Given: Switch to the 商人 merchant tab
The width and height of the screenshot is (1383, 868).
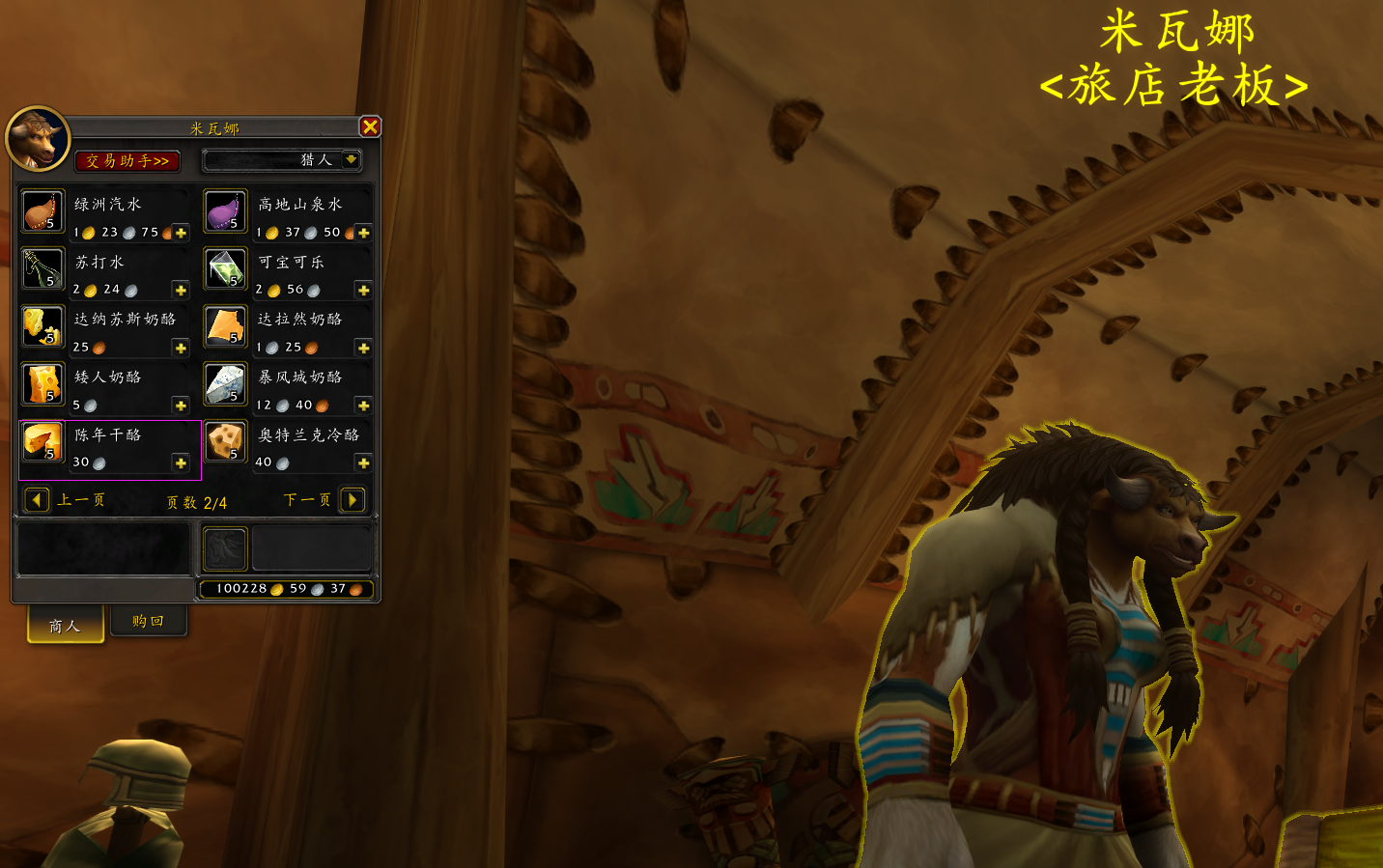Looking at the screenshot, I should tap(65, 626).
